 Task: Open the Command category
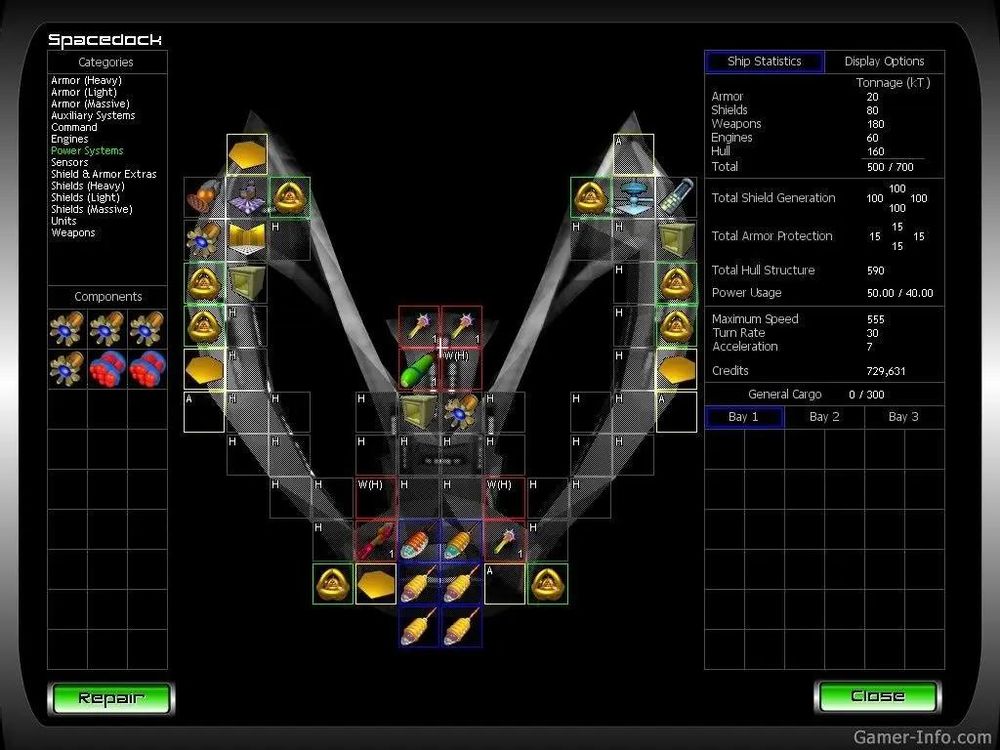74,128
